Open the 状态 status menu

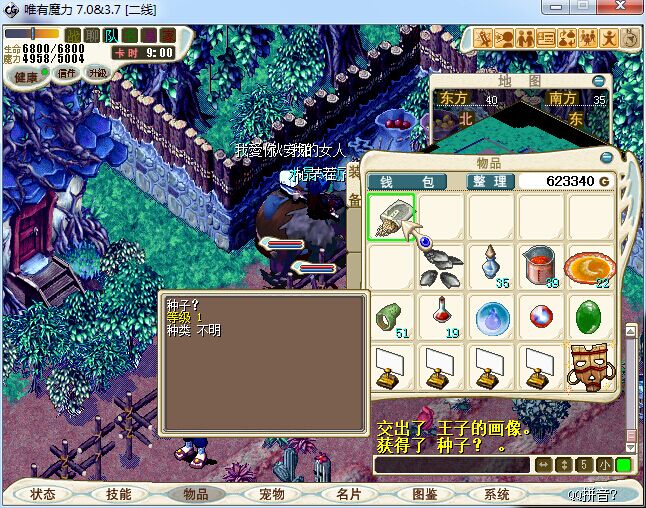click(43, 494)
